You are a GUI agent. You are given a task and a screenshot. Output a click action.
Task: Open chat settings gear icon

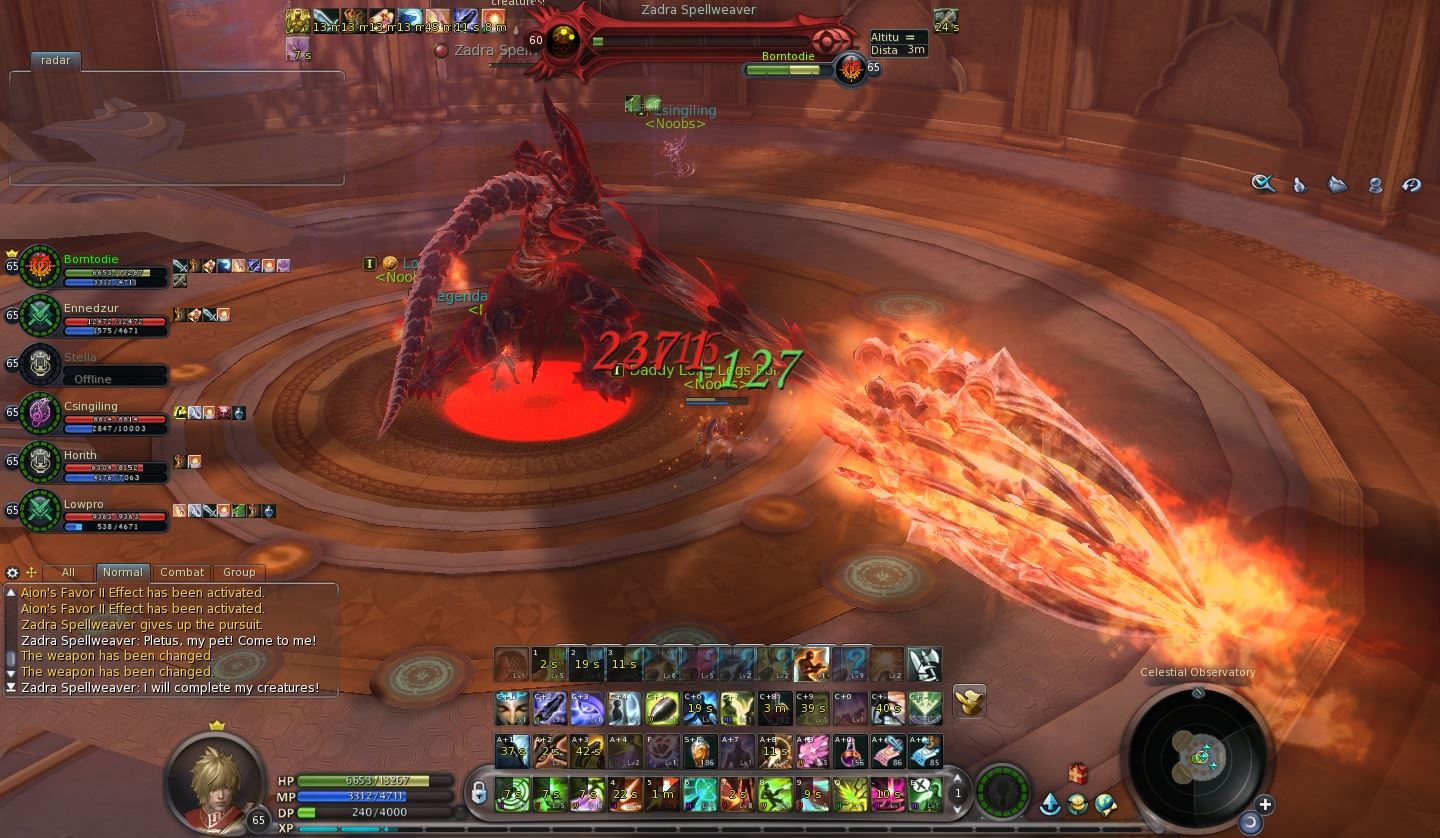pos(12,573)
